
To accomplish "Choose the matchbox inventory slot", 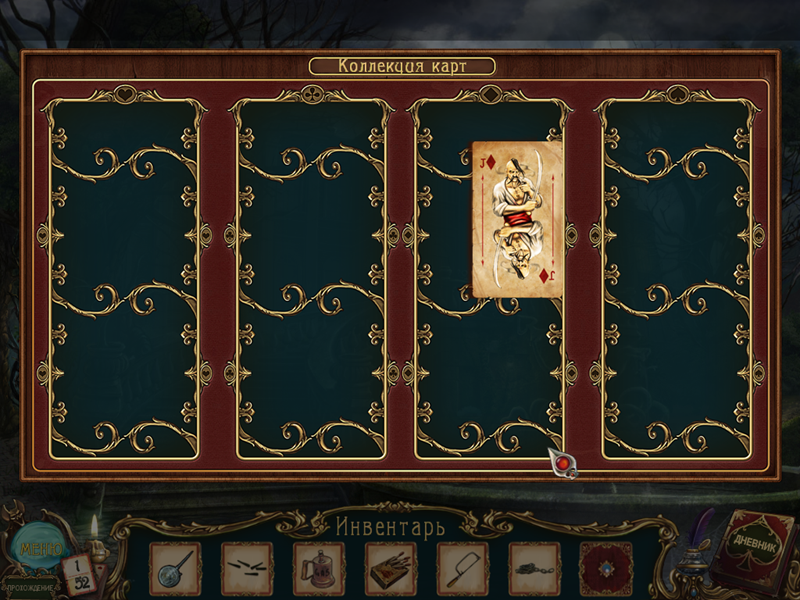I will tap(390, 569).
